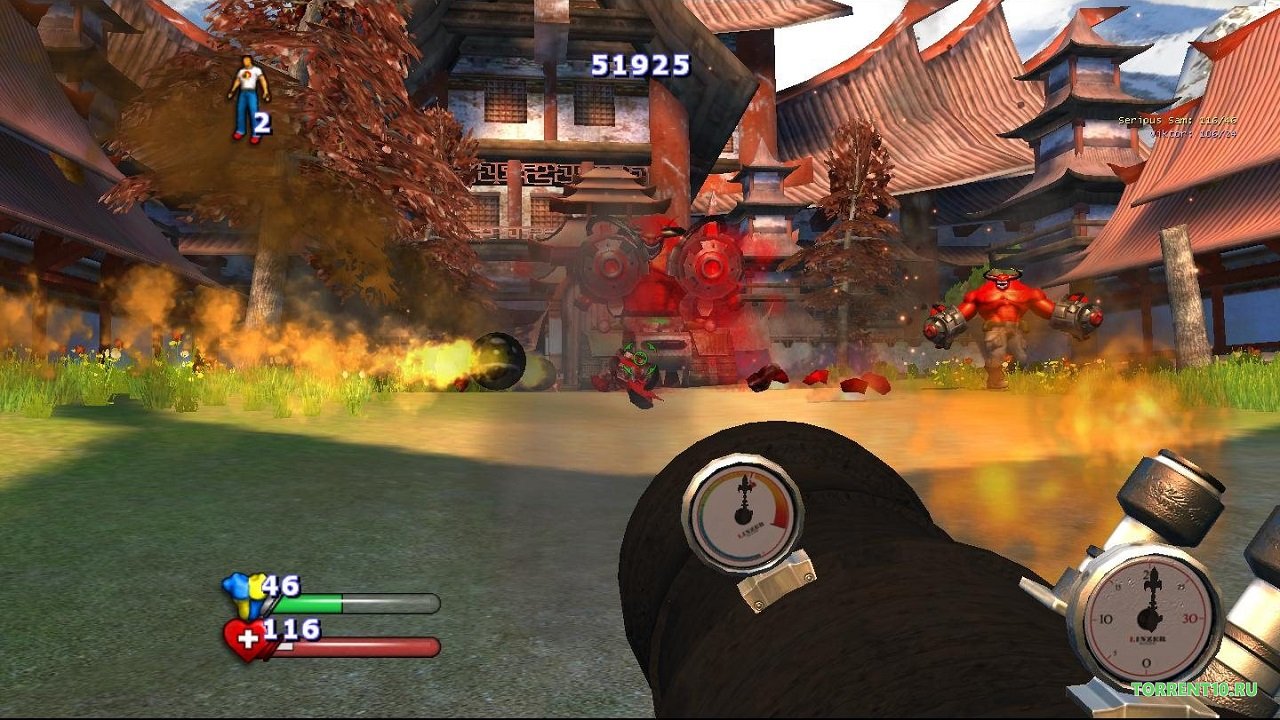This screenshot has width=1280, height=720.
Task: Open the torrent10.ru watermark link
Action: (1193, 689)
